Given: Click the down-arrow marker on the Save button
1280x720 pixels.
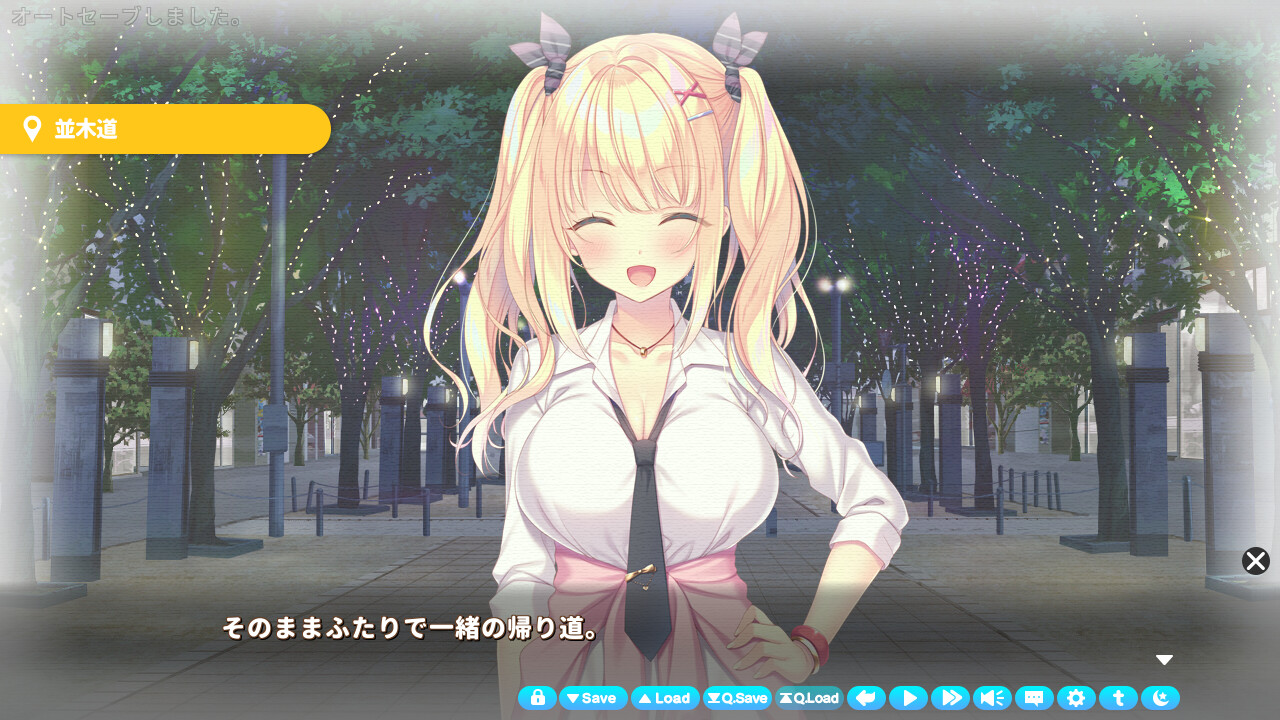Looking at the screenshot, I should 575,698.
